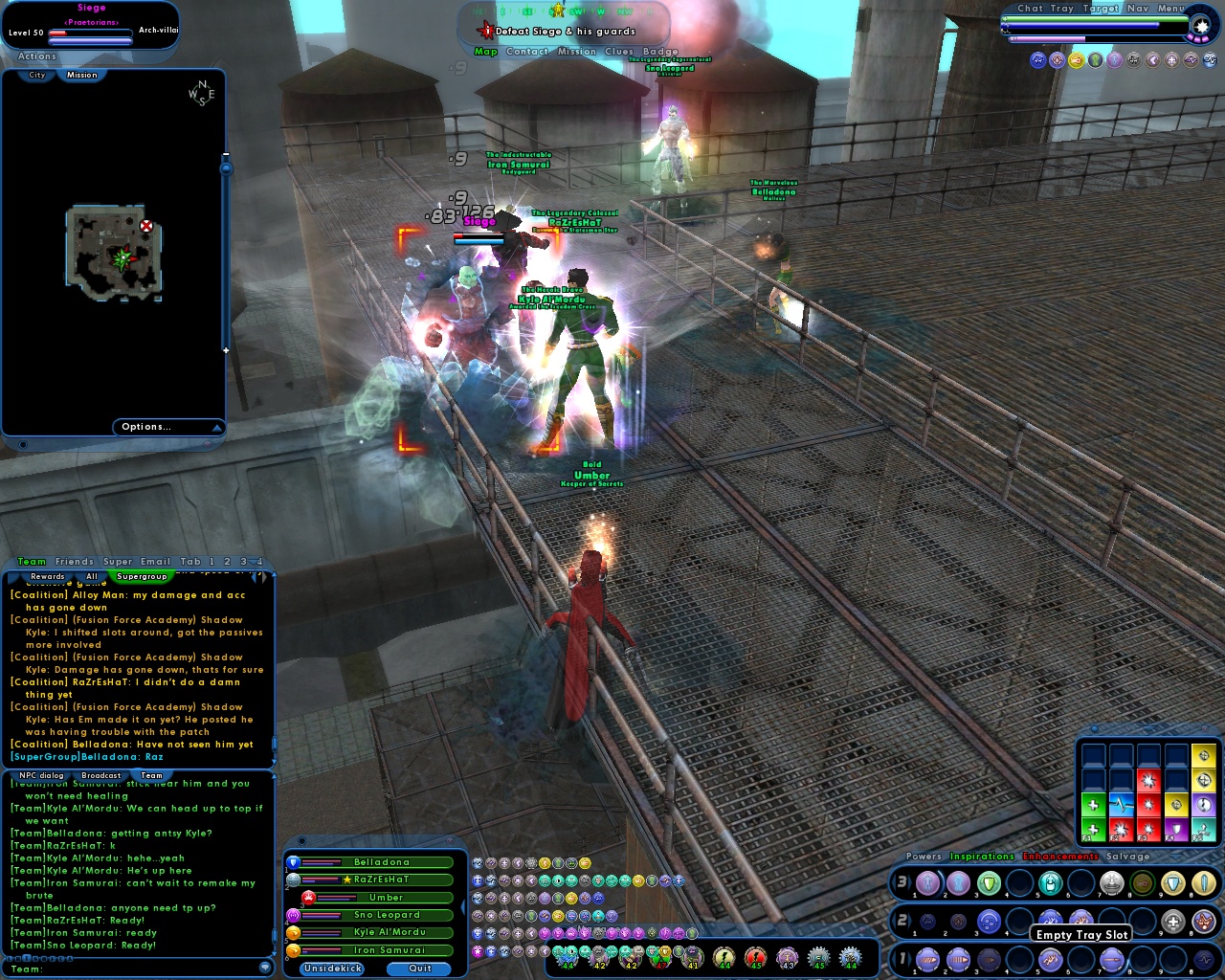The height and width of the screenshot is (980, 1225).
Task: Toggle the Broadcast chat channel
Action: [x=100, y=775]
